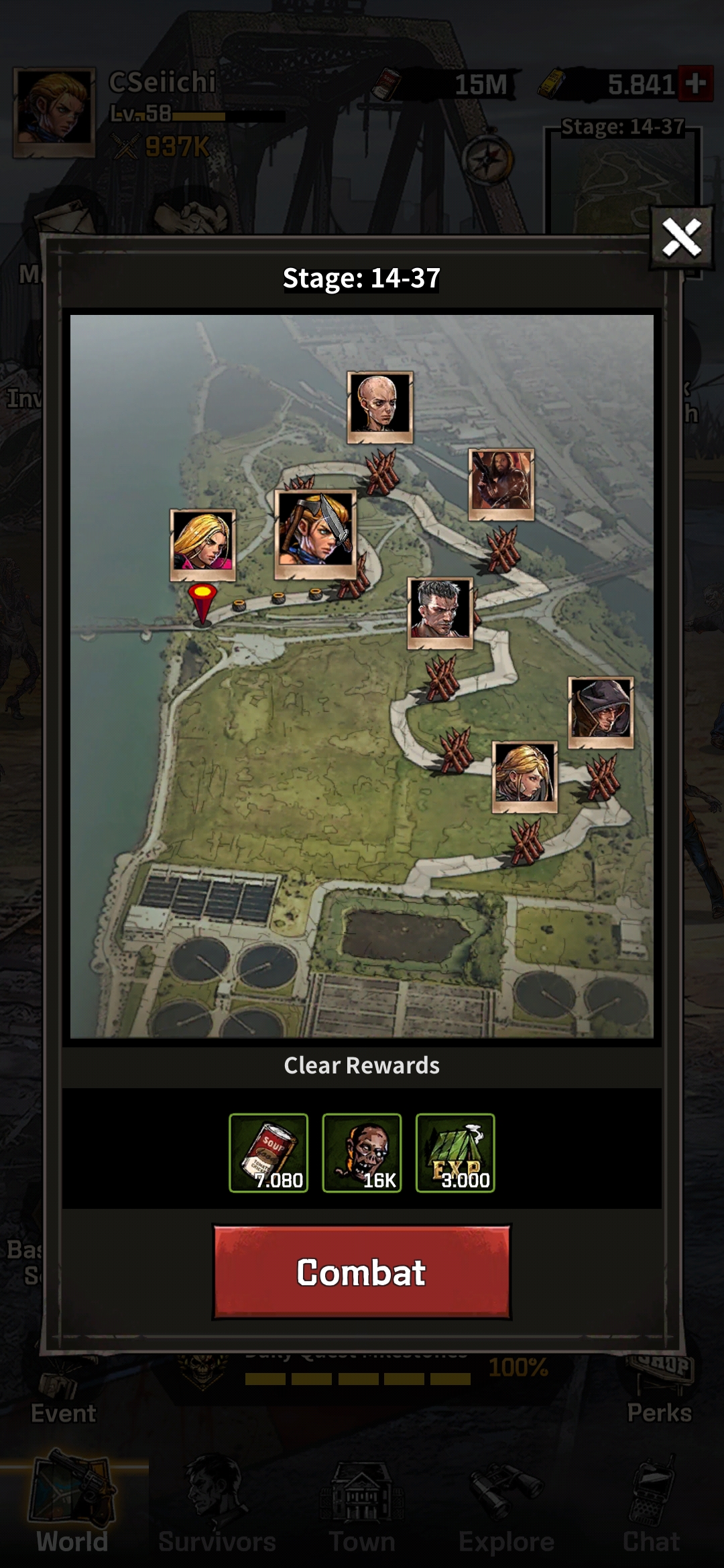The image size is (724, 1568).
Task: Switch to the Survivors tab
Action: (x=217, y=1514)
